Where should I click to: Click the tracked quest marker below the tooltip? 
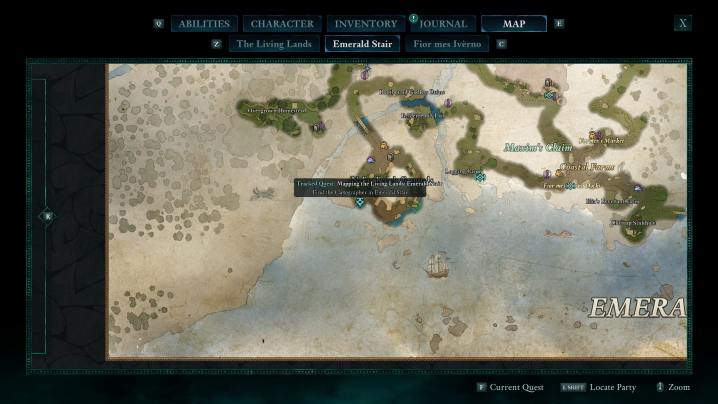pos(360,202)
